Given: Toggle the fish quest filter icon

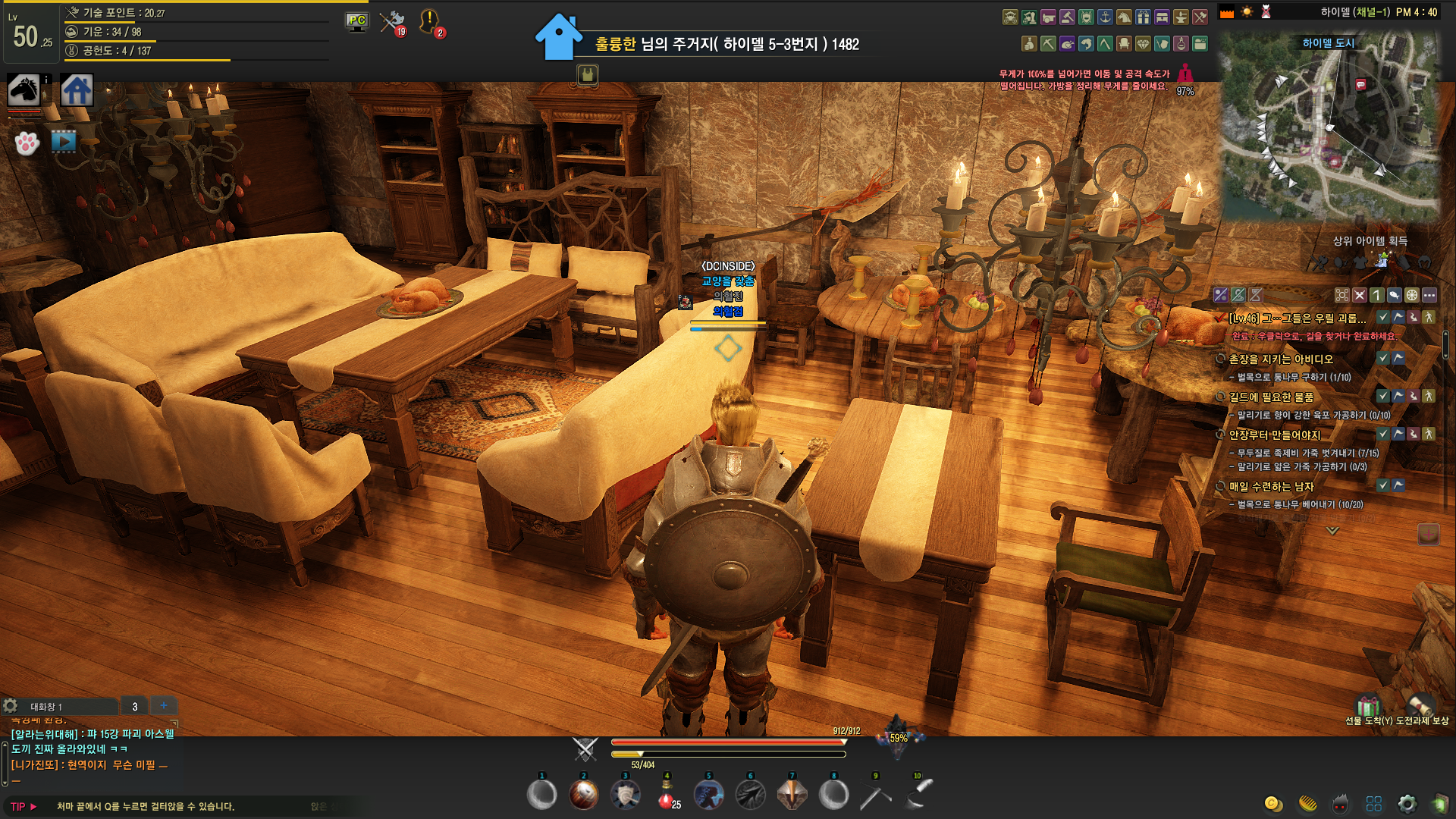Looking at the screenshot, I should (1394, 295).
